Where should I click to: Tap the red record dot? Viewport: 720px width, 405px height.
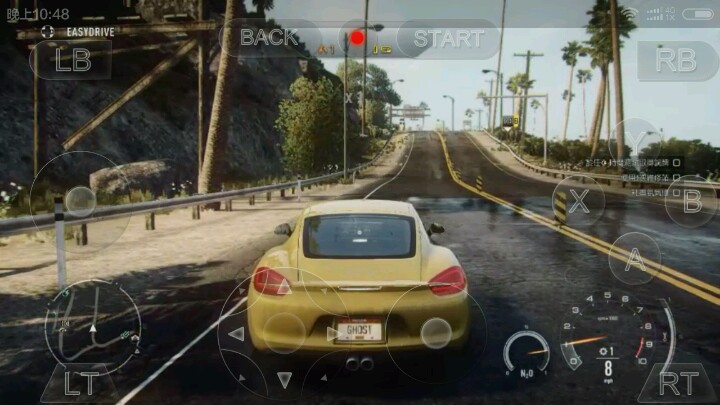tap(357, 38)
